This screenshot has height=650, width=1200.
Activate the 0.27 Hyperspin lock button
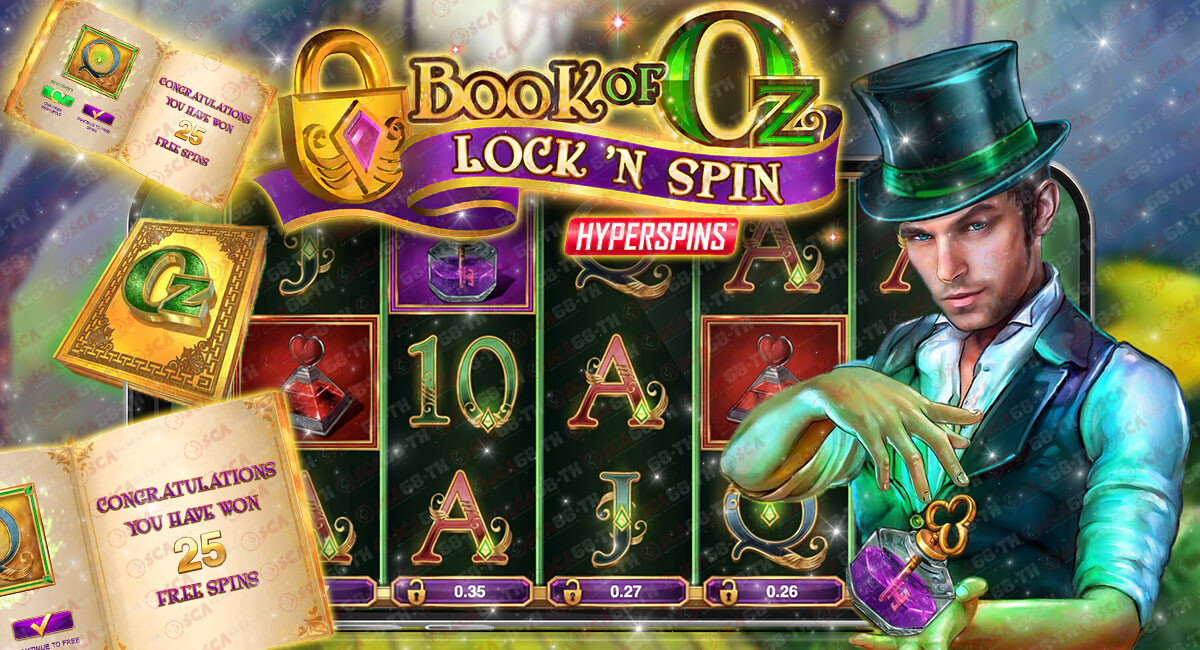617,591
